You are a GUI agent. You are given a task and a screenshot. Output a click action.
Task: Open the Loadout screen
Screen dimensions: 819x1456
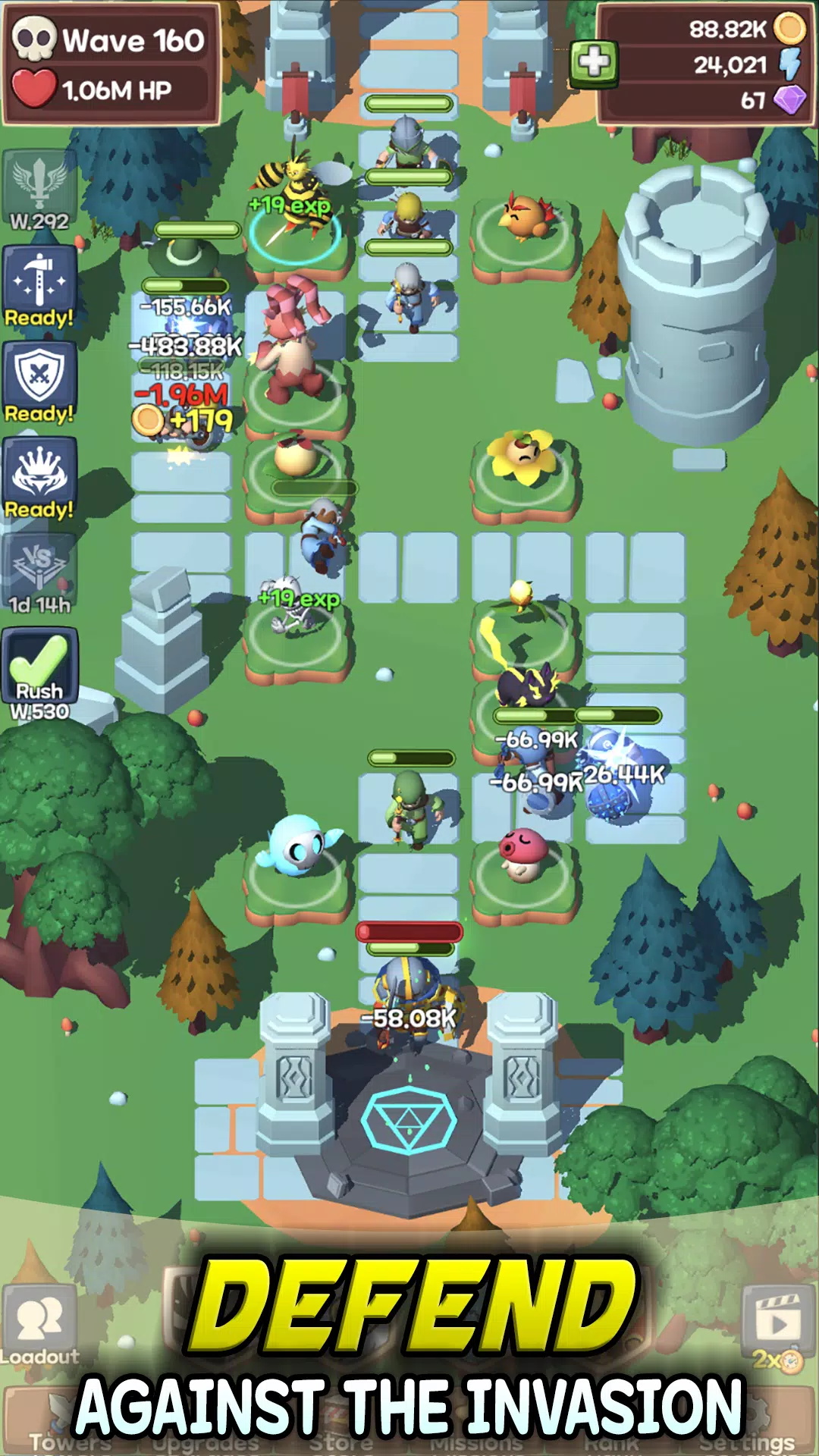[x=39, y=1326]
